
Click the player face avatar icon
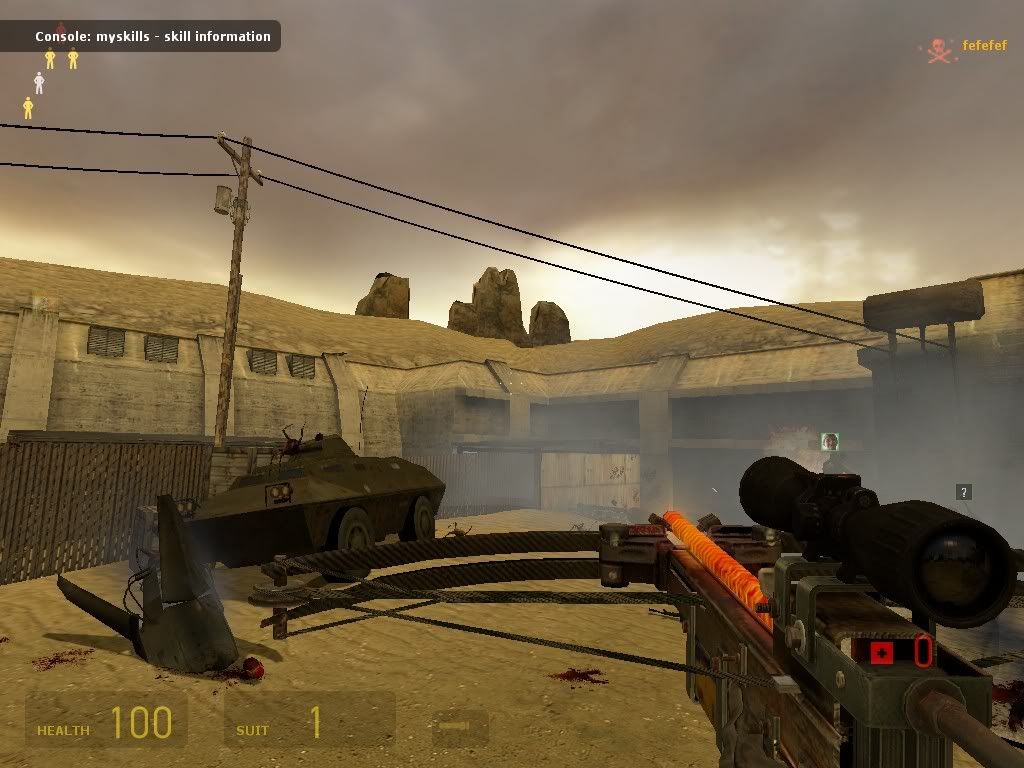point(829,441)
